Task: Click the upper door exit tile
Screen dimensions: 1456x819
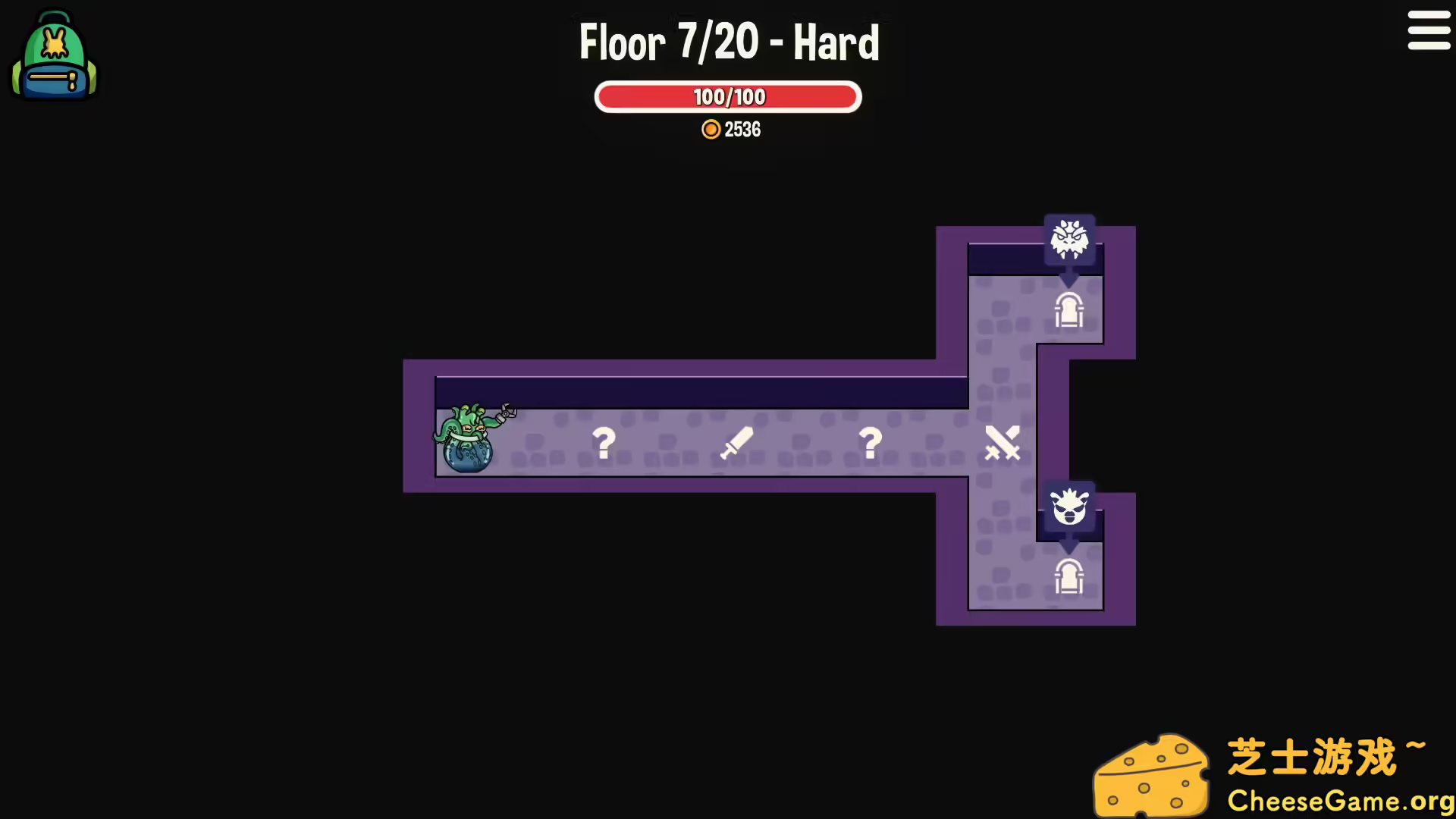Action: point(1070,309)
